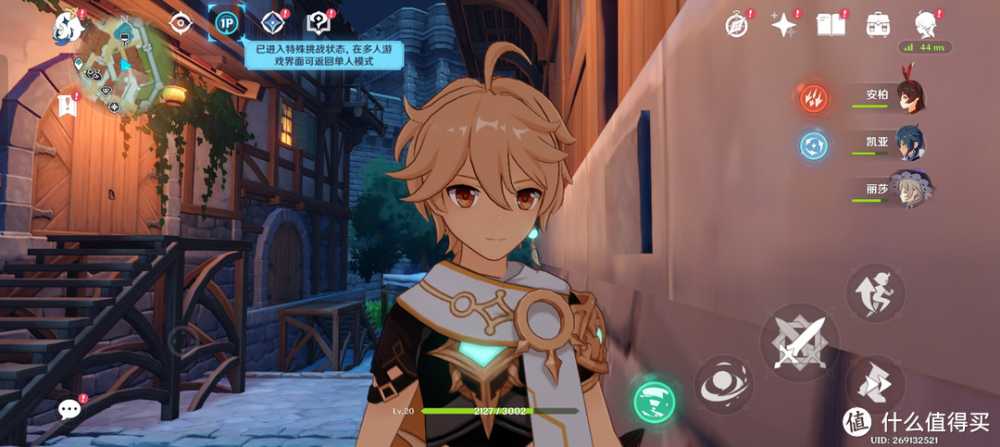Switch to party member 丽莎
This screenshot has height=447, width=1000.
[909, 190]
